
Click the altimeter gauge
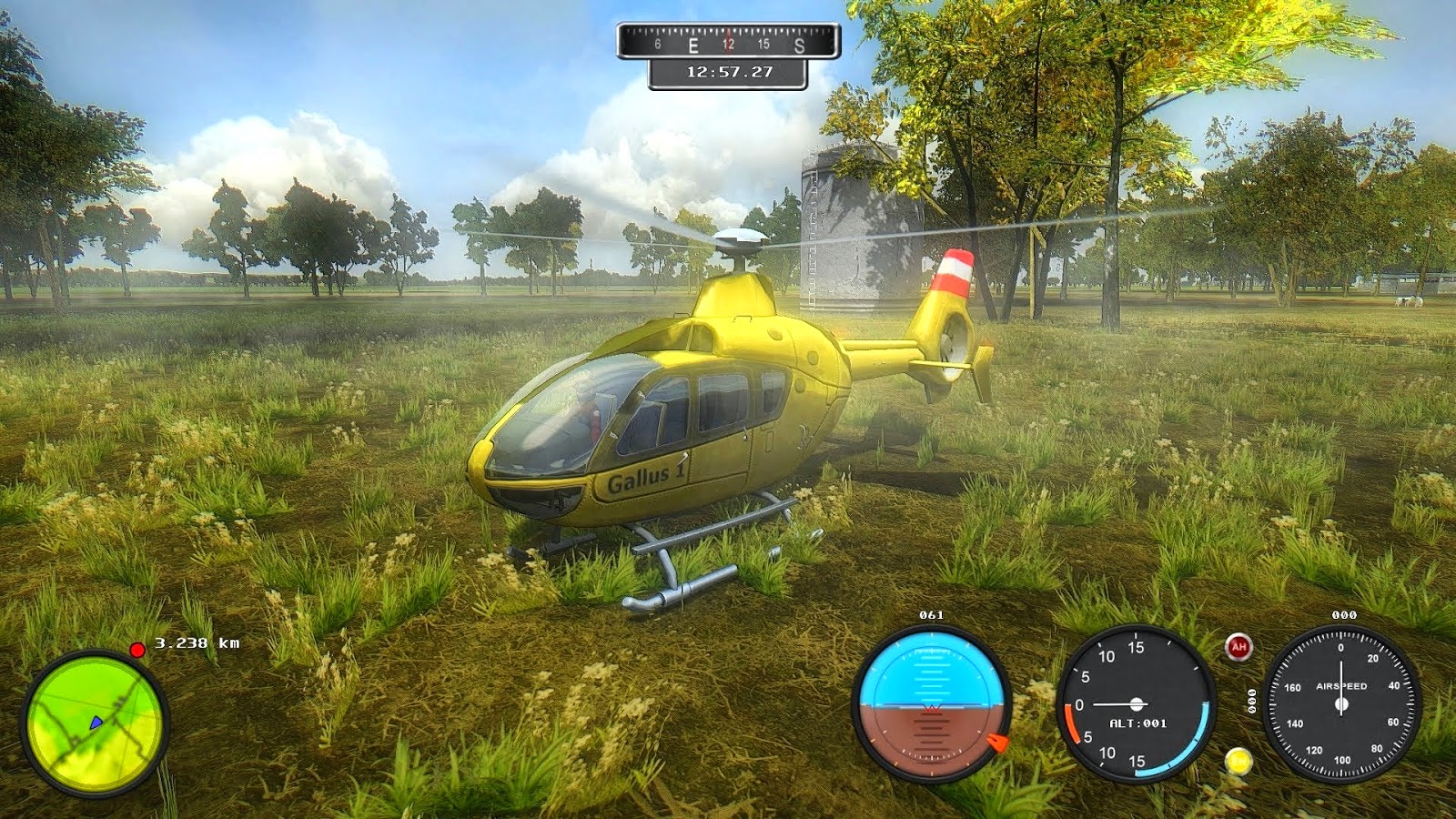[1137, 703]
